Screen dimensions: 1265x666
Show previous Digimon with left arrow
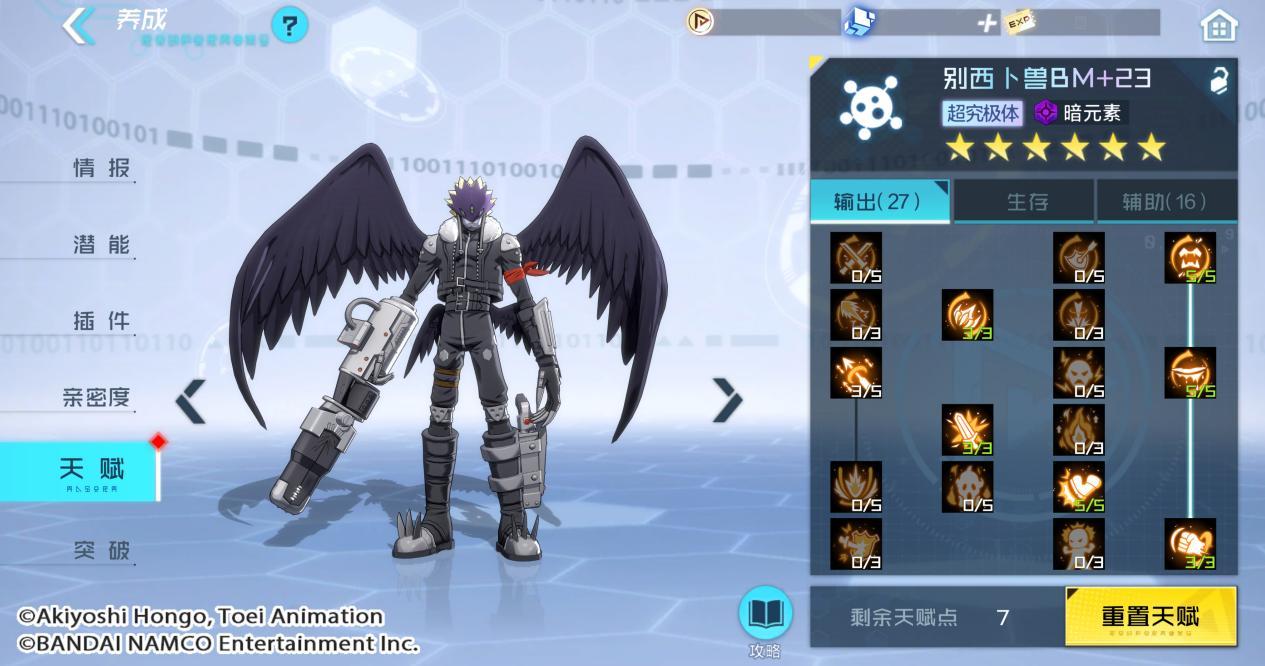click(x=190, y=401)
